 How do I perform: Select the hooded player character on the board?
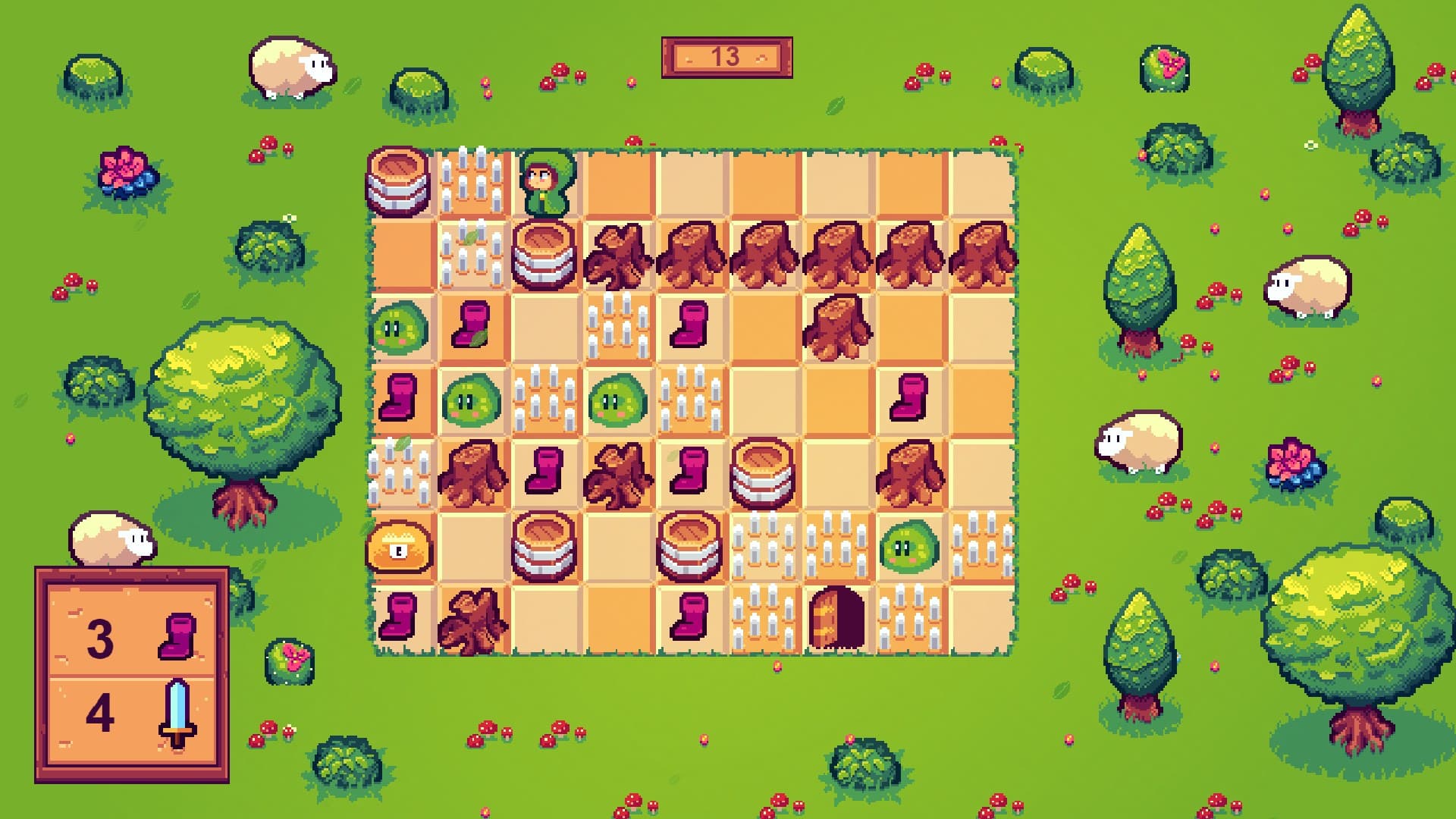[x=544, y=182]
